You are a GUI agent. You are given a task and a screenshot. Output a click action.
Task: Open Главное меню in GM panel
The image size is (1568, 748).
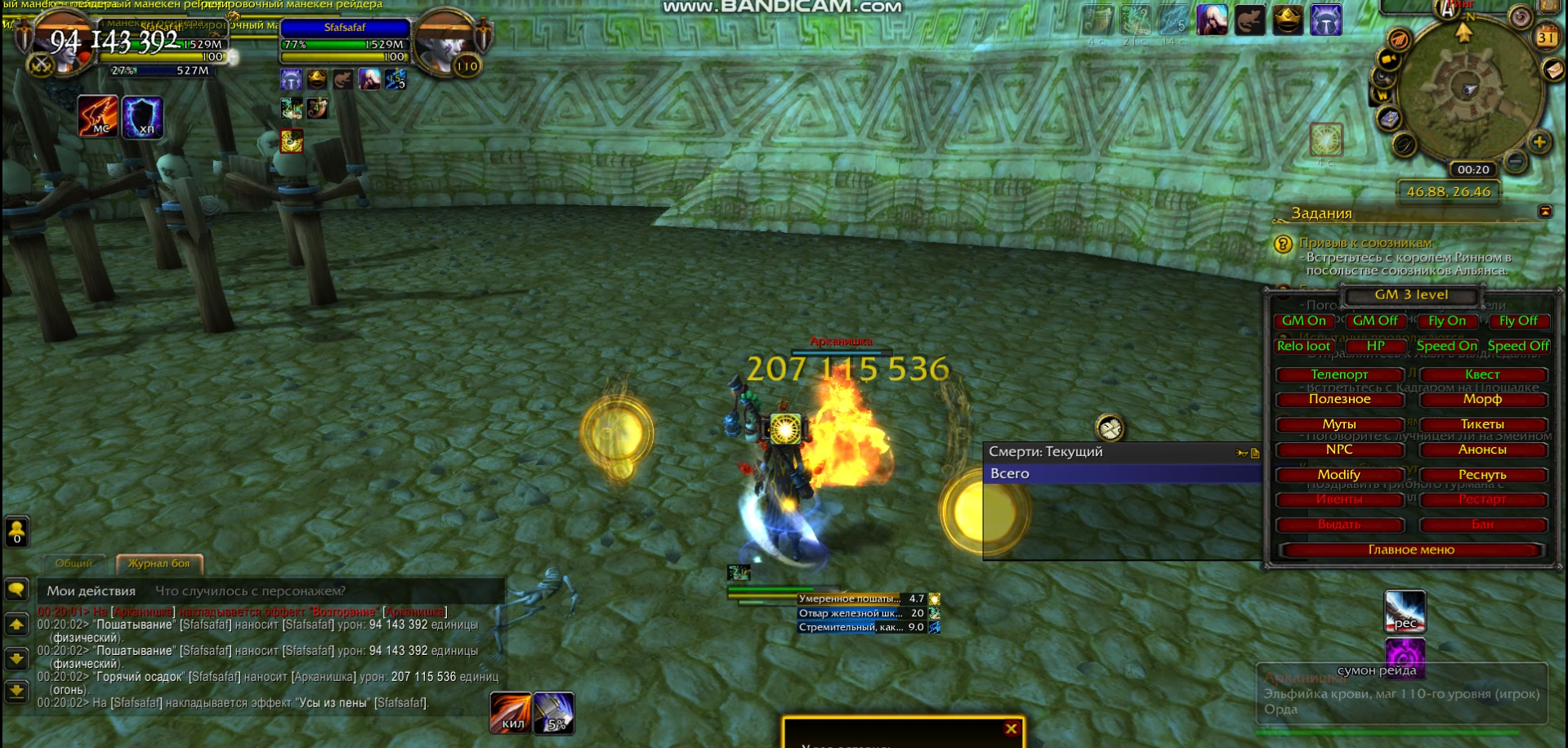coord(1411,550)
